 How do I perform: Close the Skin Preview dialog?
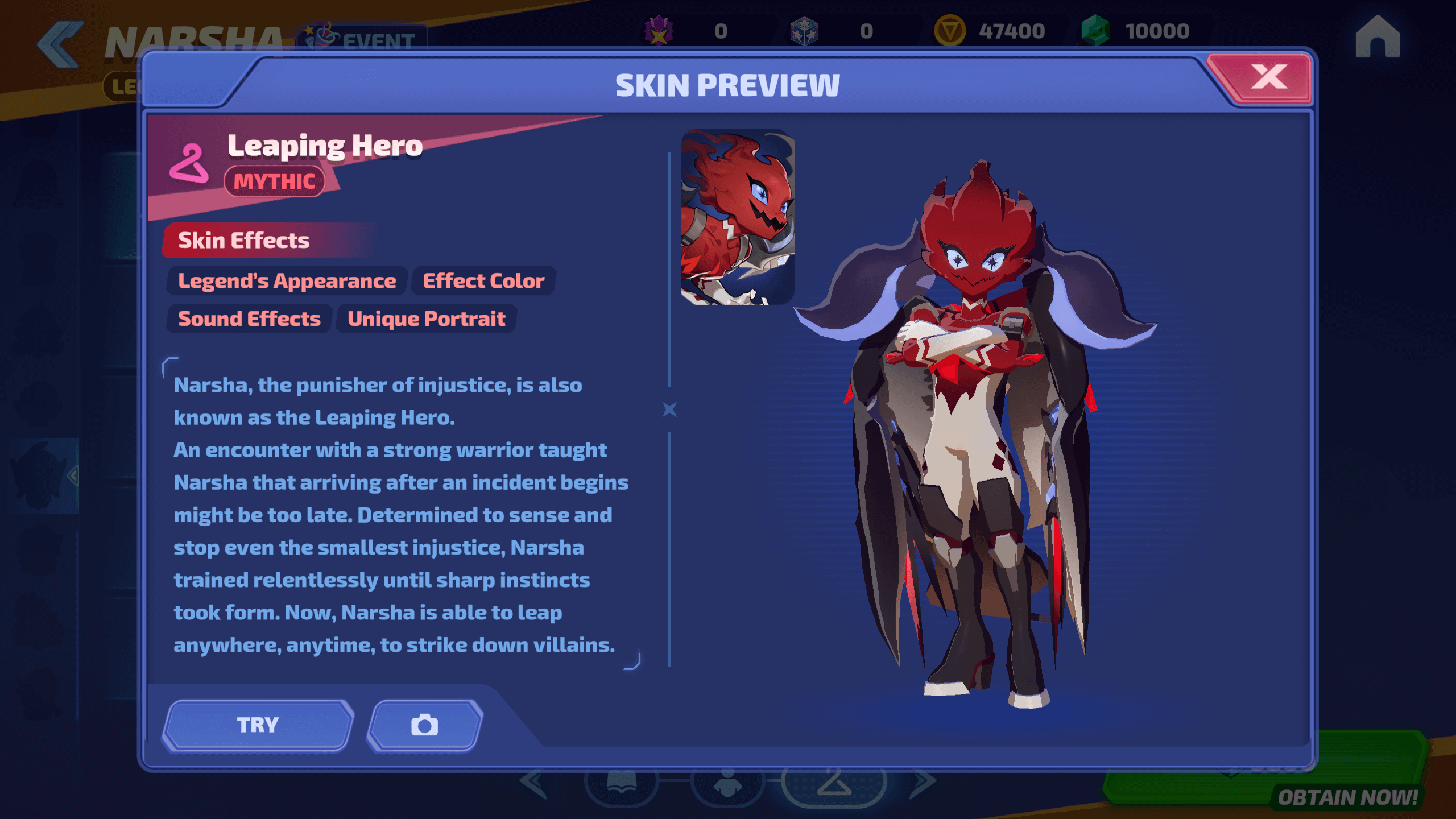click(1267, 78)
